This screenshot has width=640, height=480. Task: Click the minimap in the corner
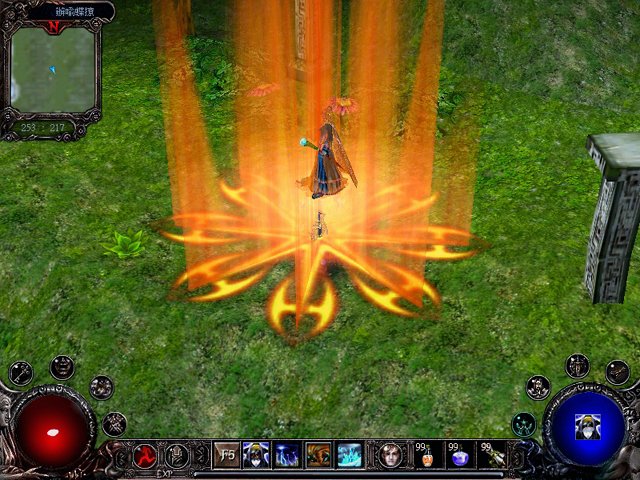54,70
